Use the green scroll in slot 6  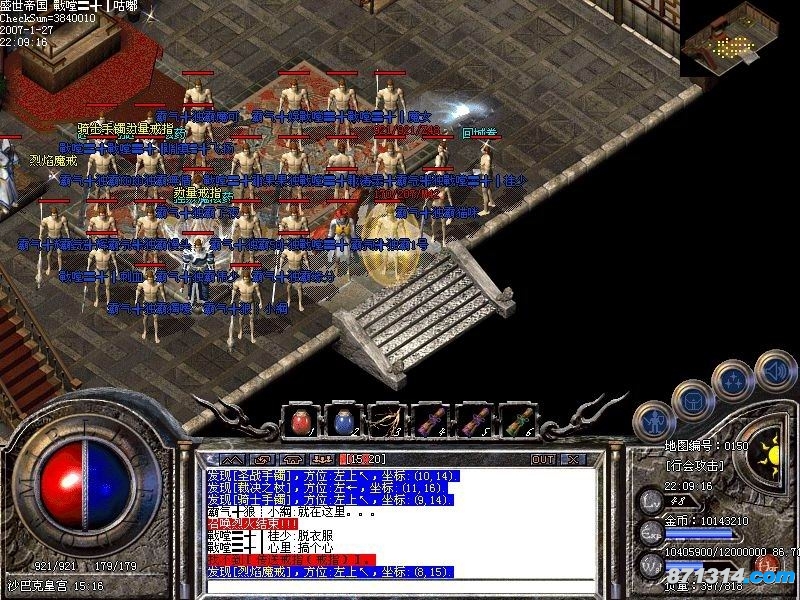(517, 421)
